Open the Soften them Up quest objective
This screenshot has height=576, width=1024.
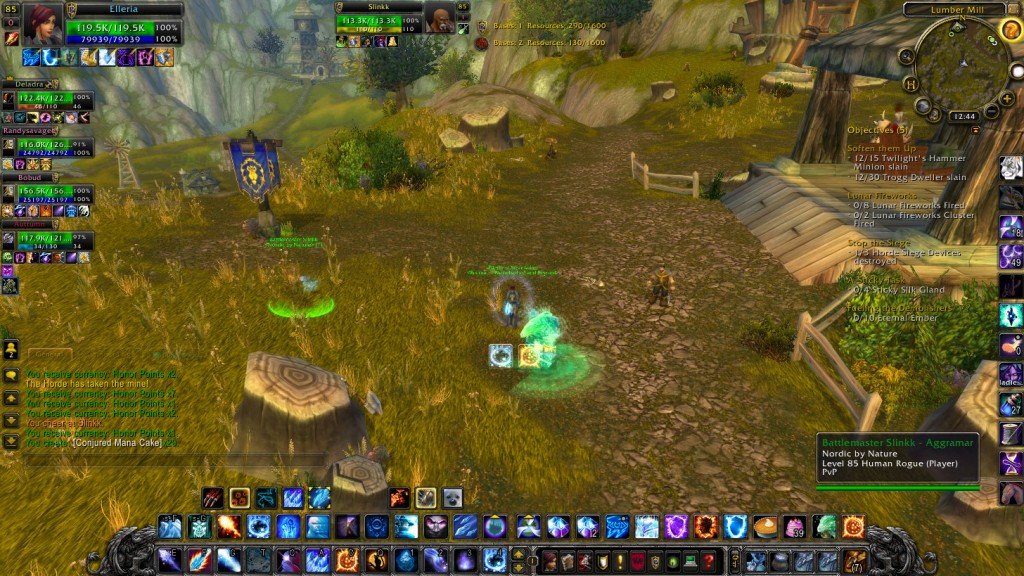click(x=881, y=148)
